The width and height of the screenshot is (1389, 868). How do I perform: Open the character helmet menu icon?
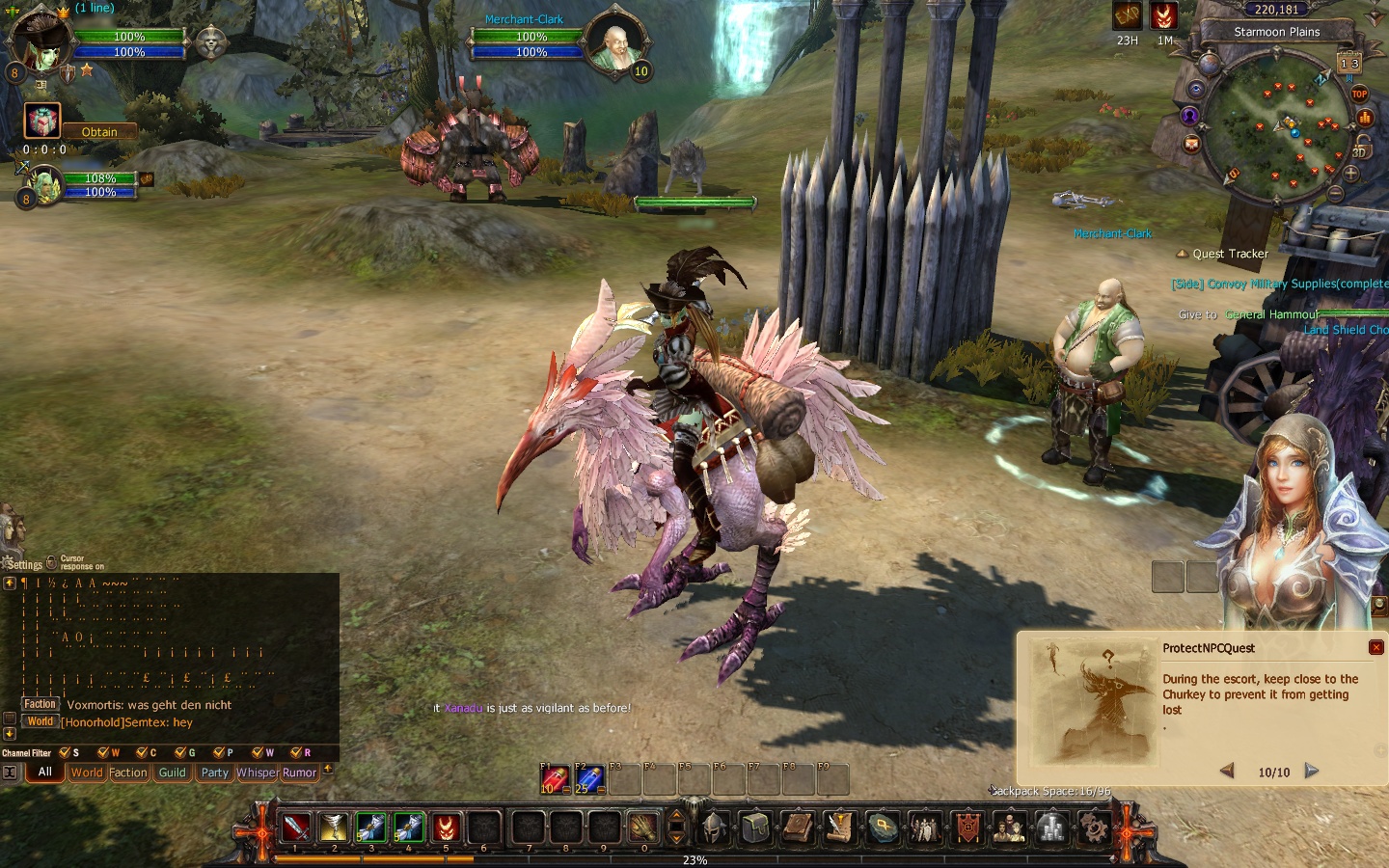click(715, 827)
